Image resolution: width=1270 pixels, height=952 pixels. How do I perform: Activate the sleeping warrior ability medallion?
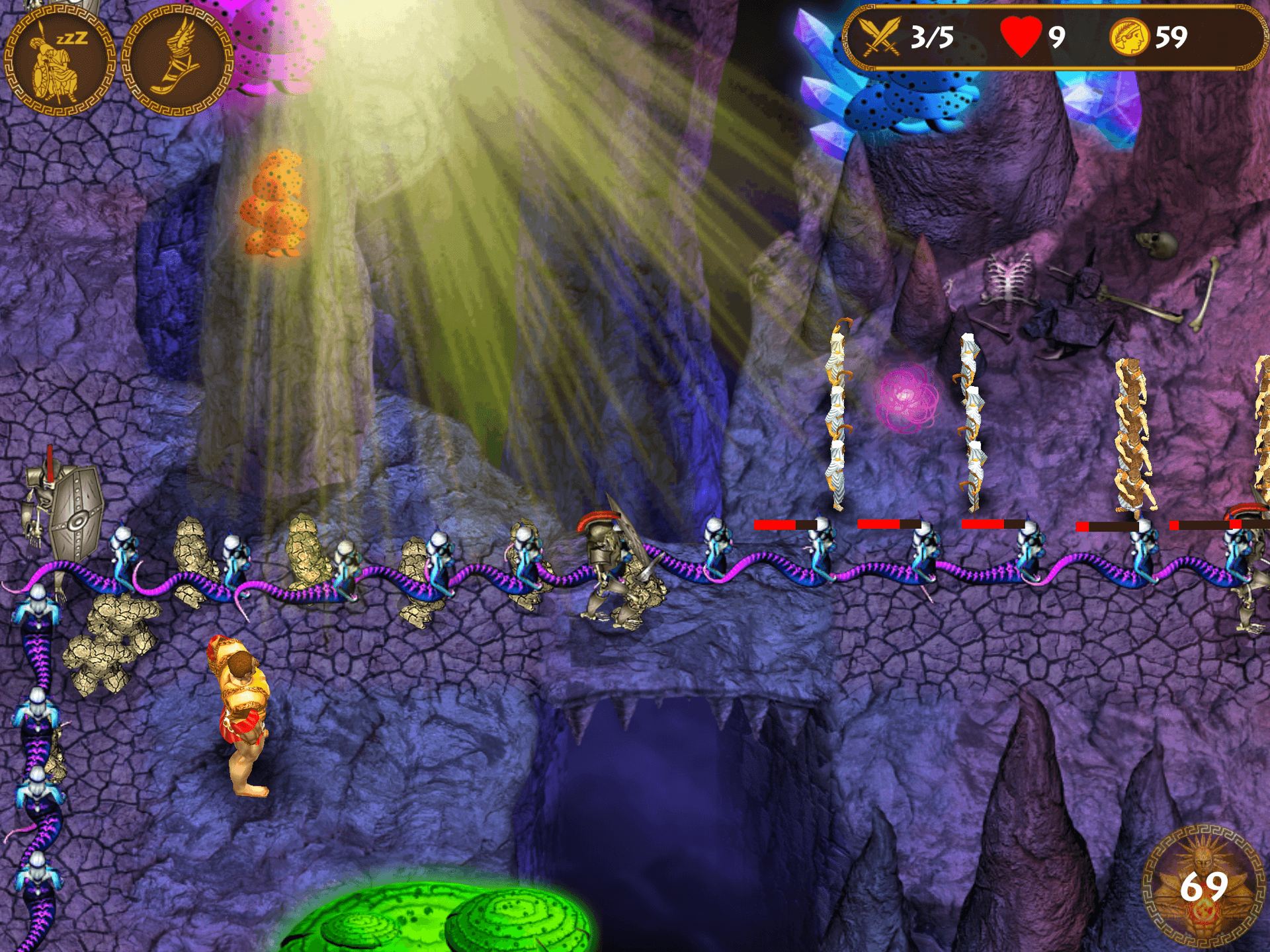click(x=60, y=61)
